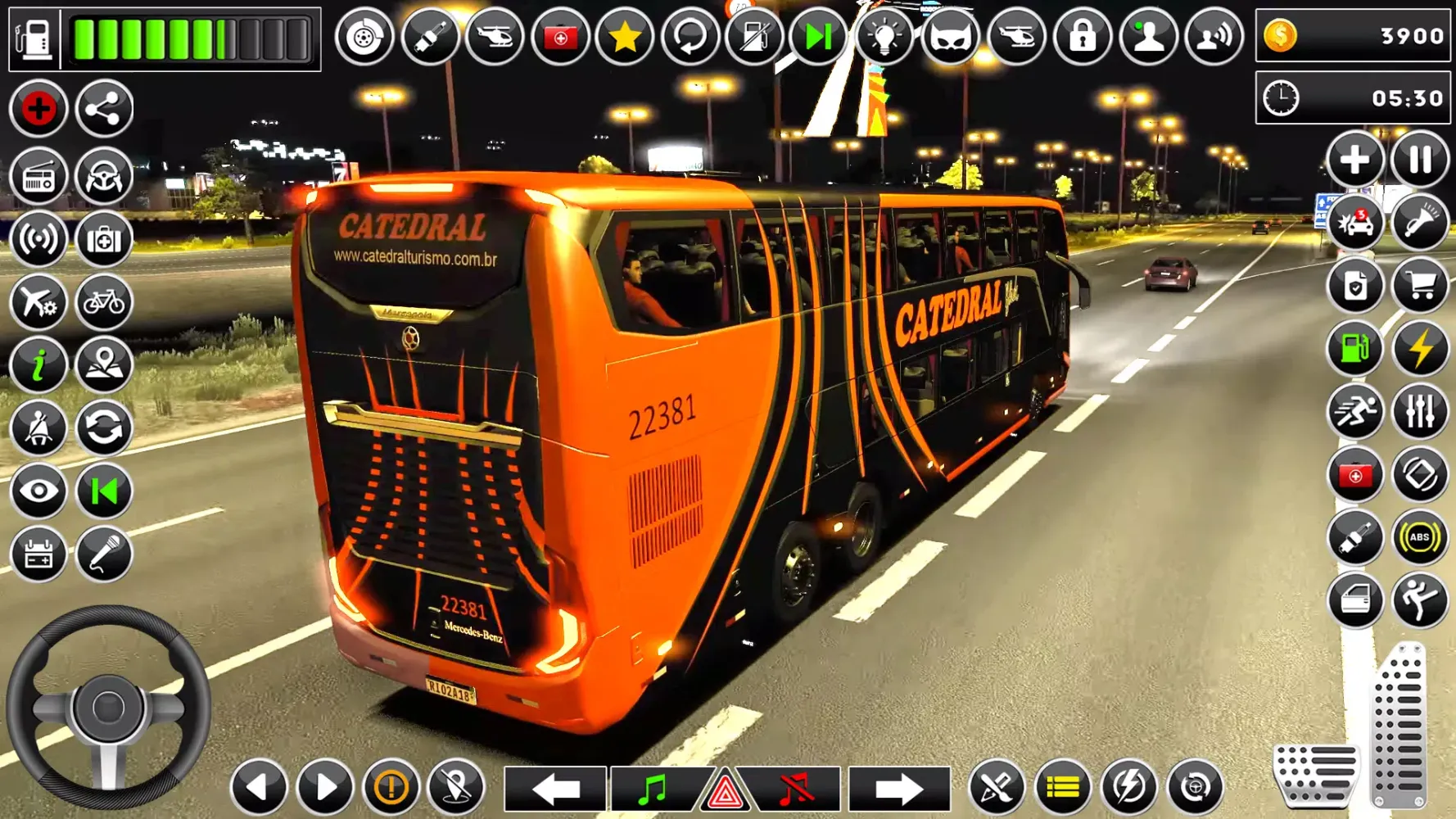Activate the microphone icon
Screen dimensions: 1456x819
(104, 554)
